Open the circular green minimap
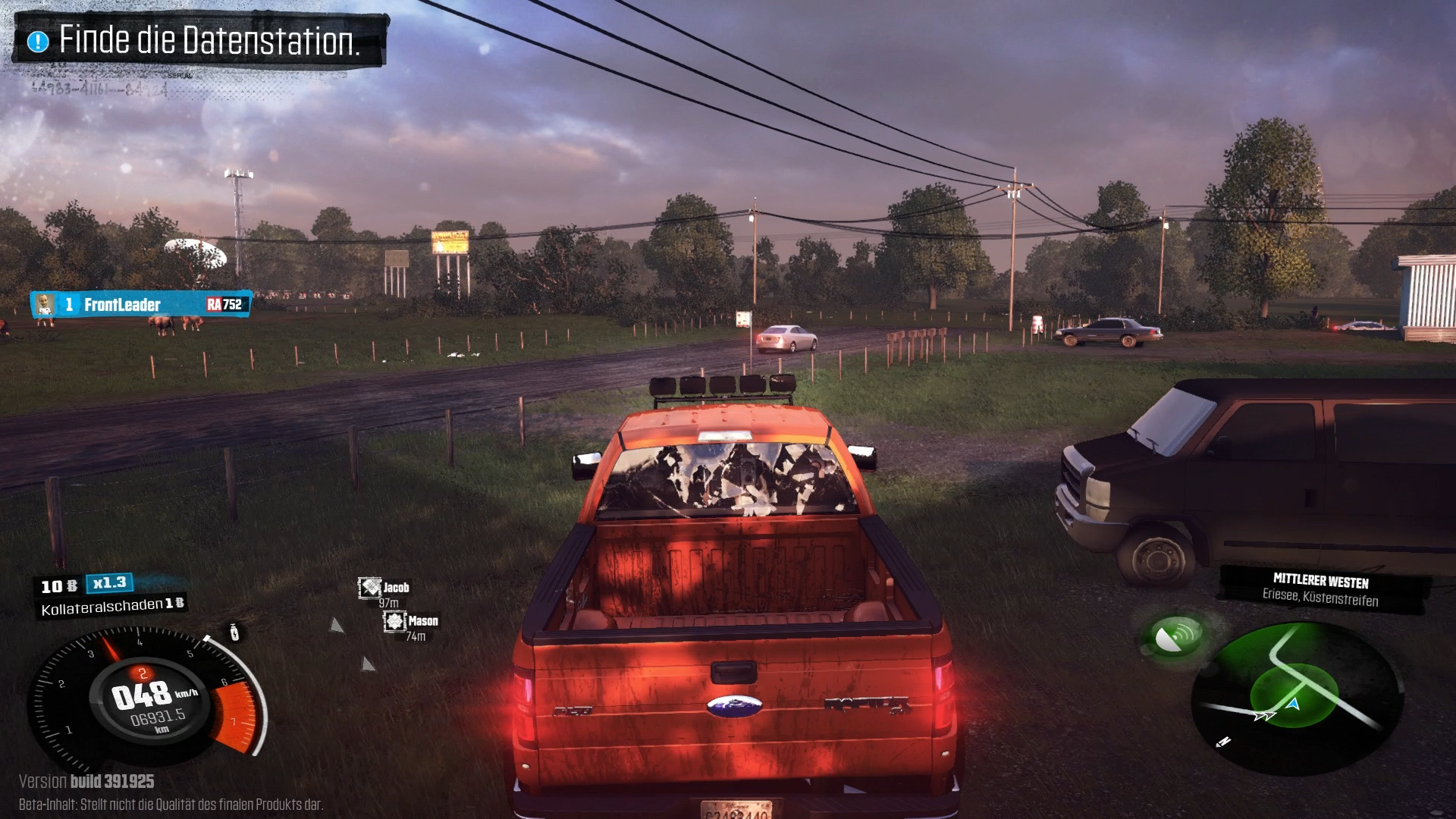Image resolution: width=1456 pixels, height=819 pixels. (x=1297, y=698)
